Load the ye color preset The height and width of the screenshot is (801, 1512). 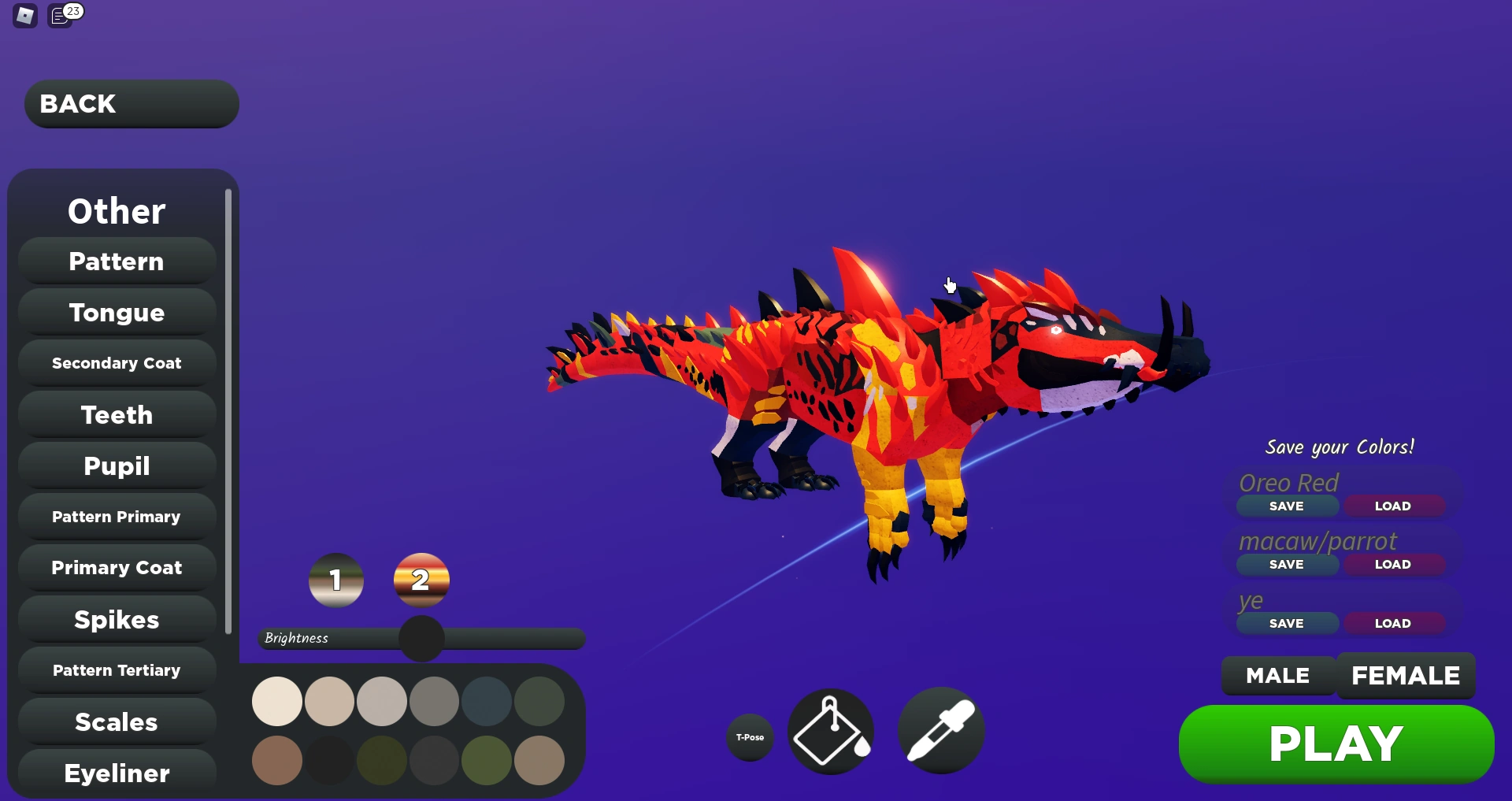[1393, 622]
